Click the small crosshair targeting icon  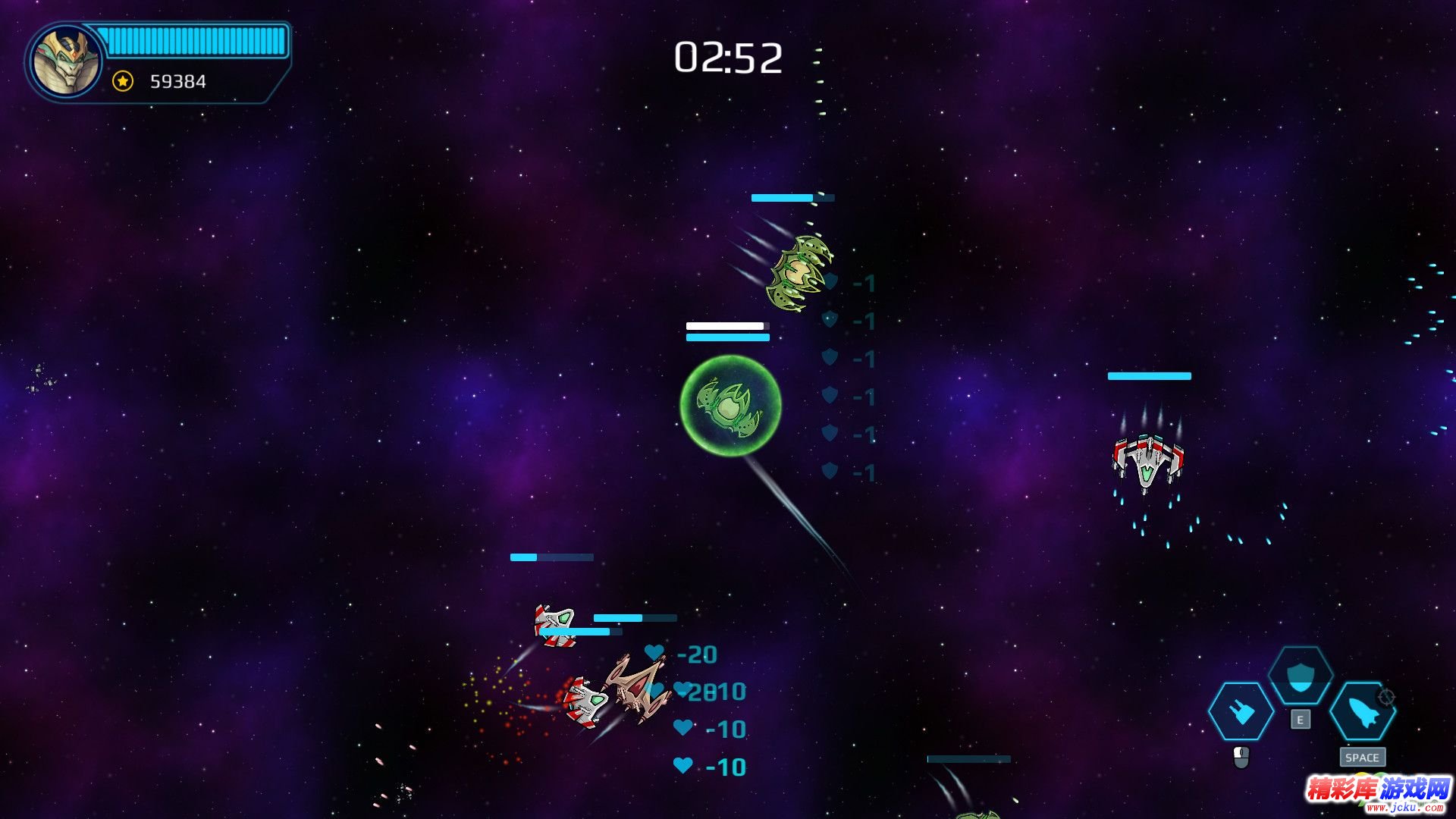pyautogui.click(x=1386, y=697)
